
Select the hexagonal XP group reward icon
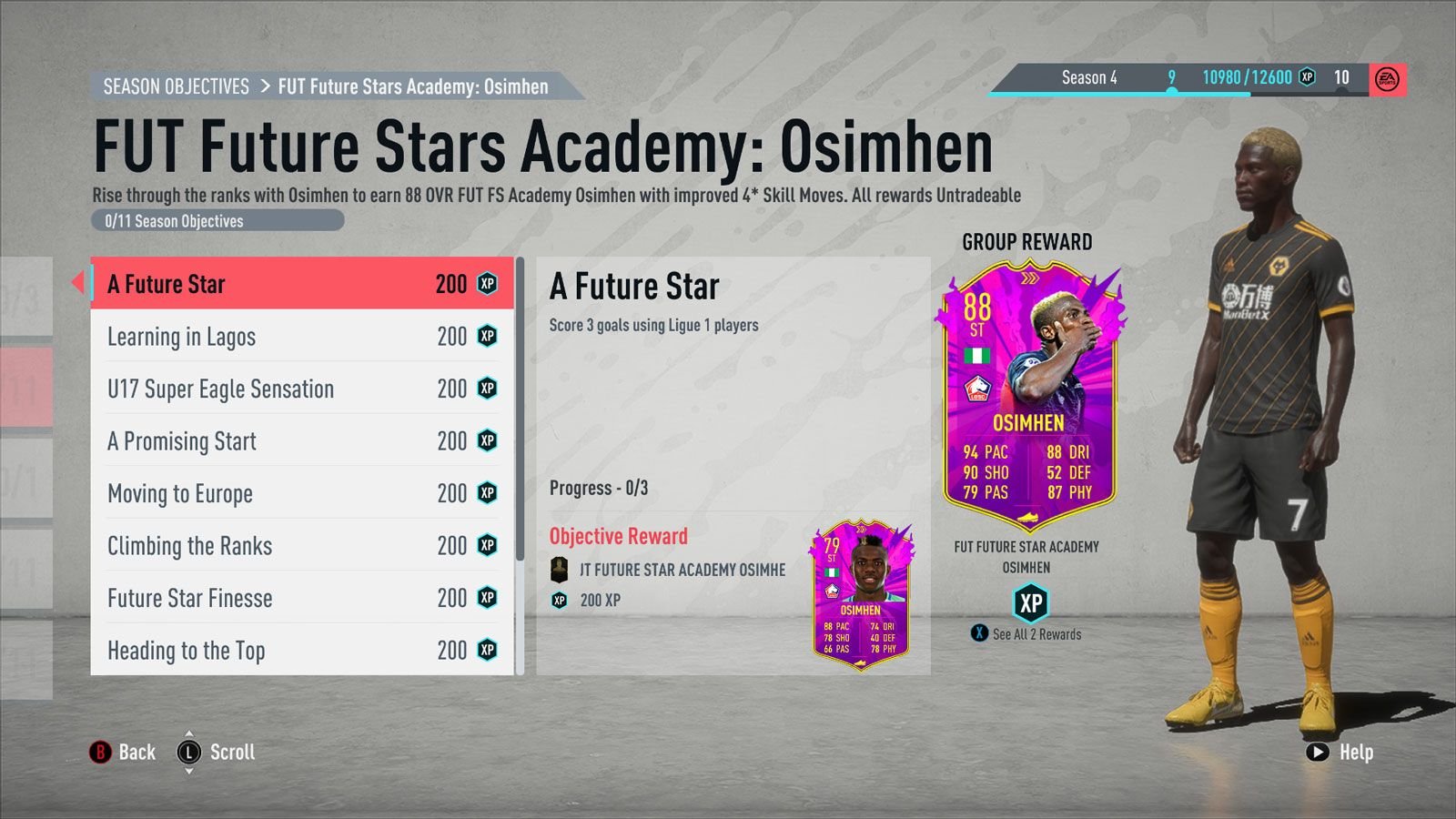pos(1030,602)
